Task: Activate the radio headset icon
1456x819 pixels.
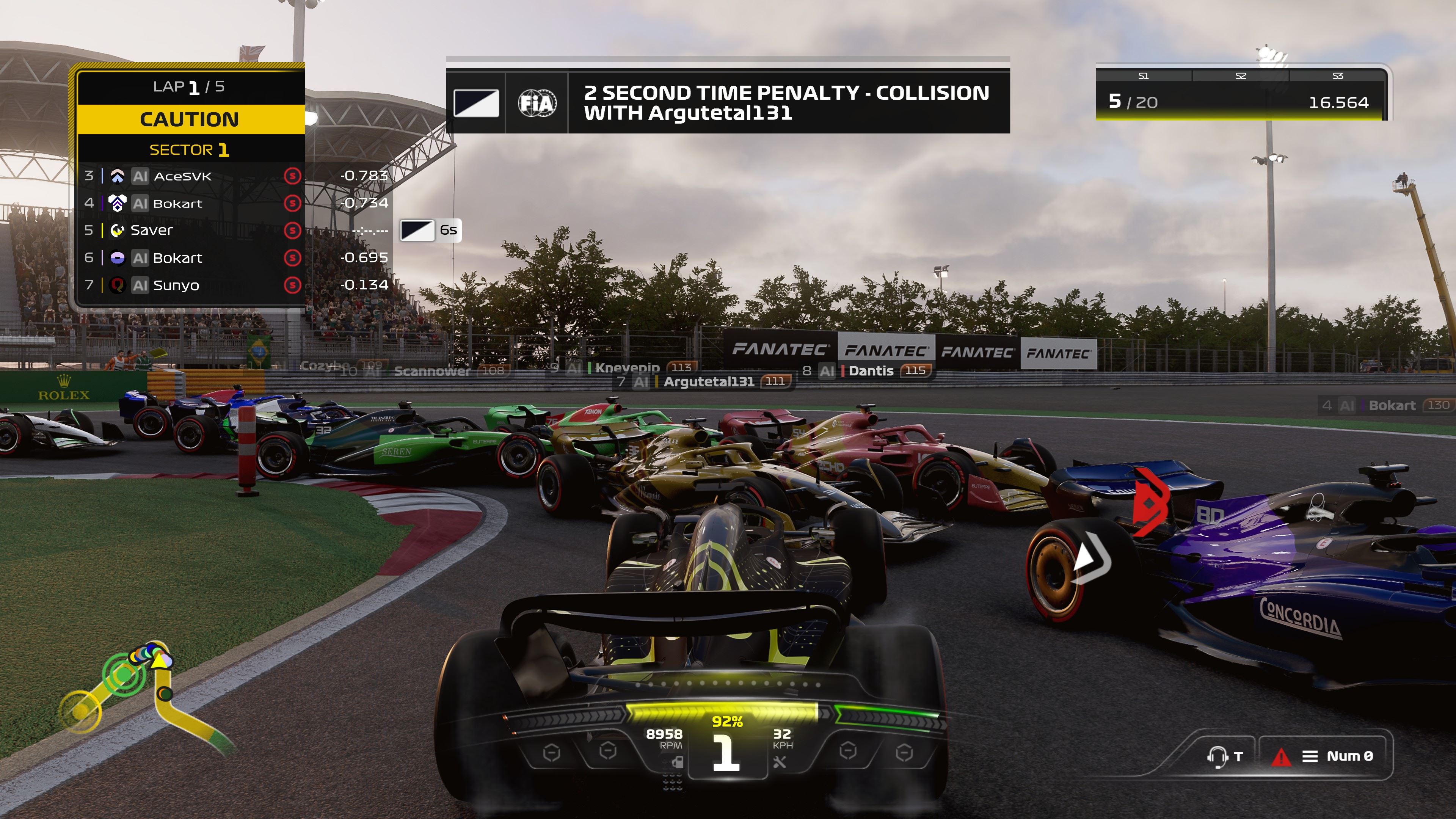Action: (1216, 756)
